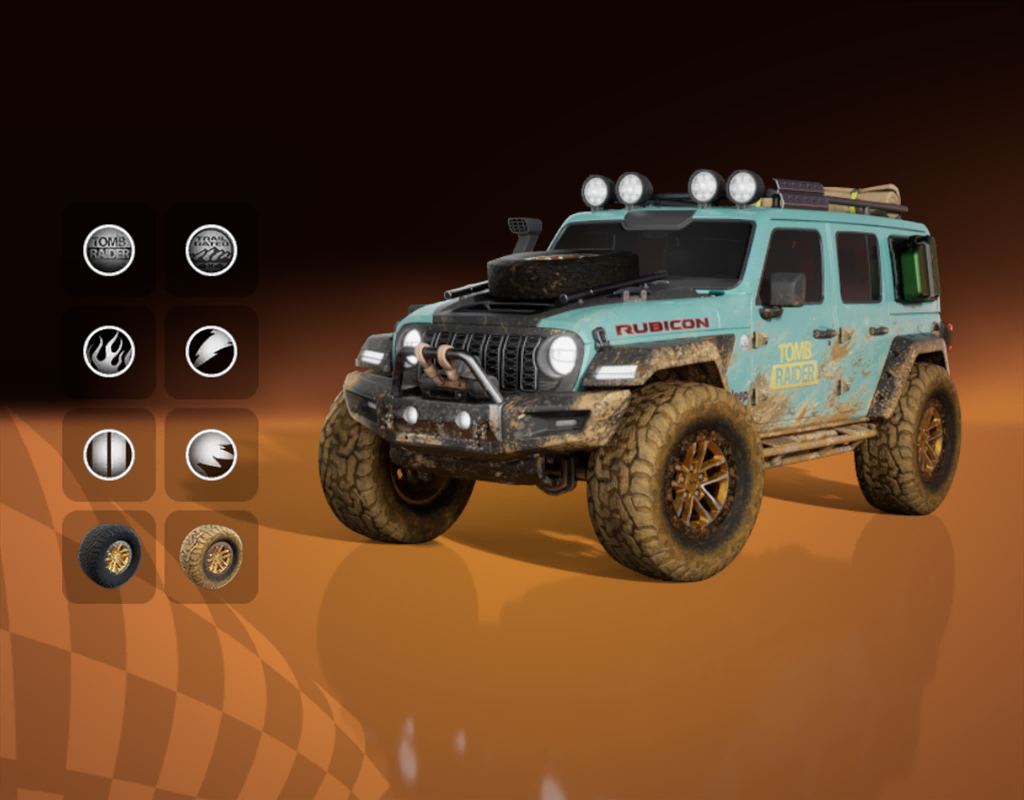Viewport: 1024px width, 800px height.
Task: Select the Tomb Raider decal
Action: tap(109, 250)
